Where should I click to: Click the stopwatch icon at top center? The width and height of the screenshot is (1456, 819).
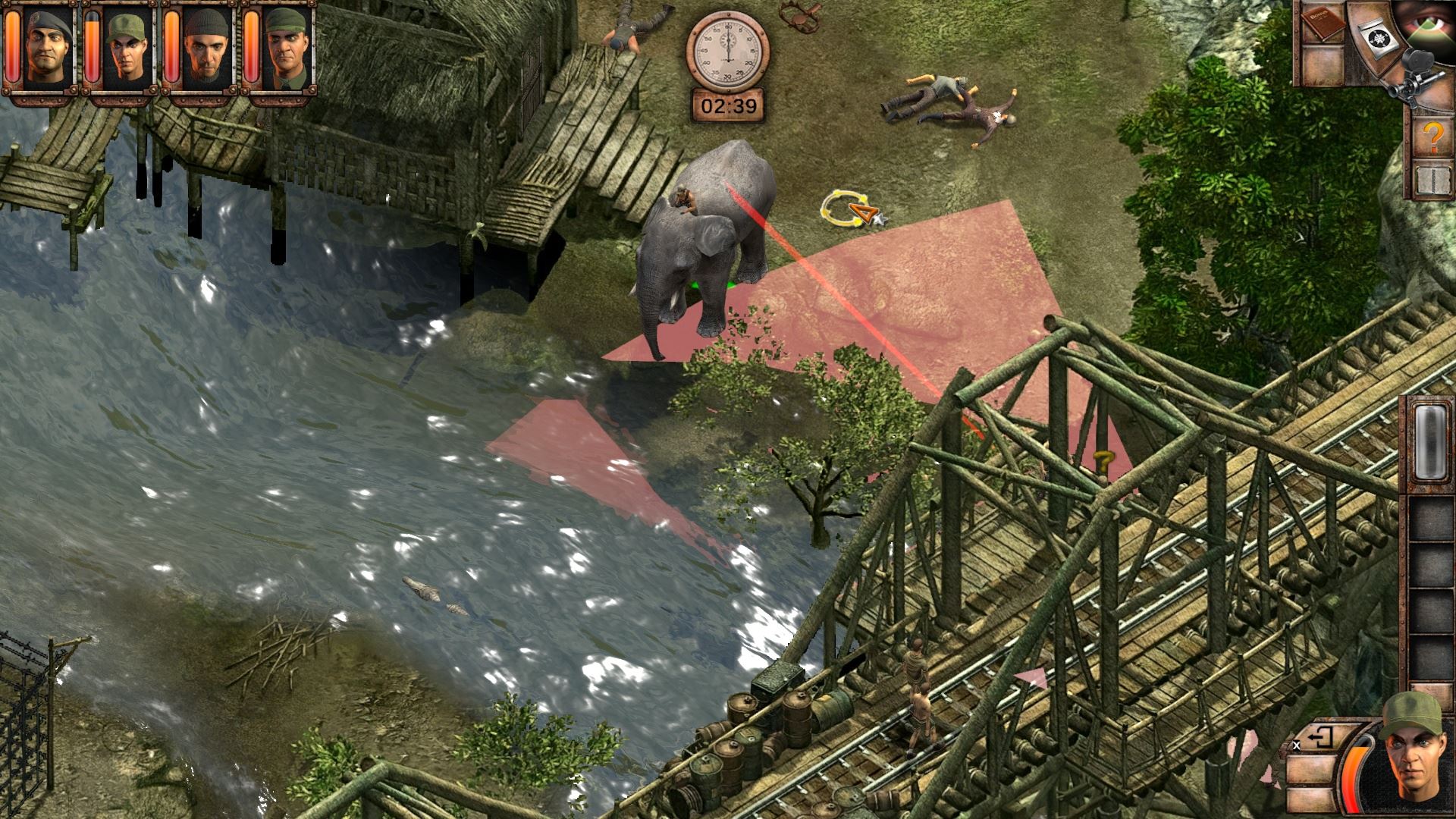pyautogui.click(x=729, y=49)
